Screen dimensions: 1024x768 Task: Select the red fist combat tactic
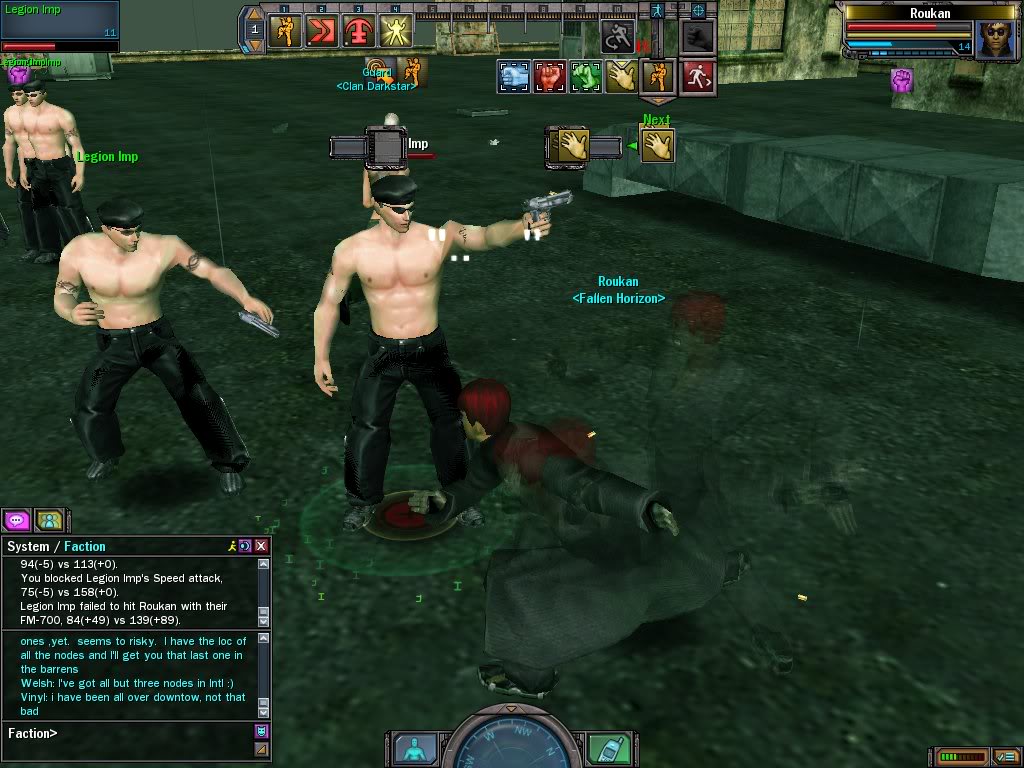point(549,77)
